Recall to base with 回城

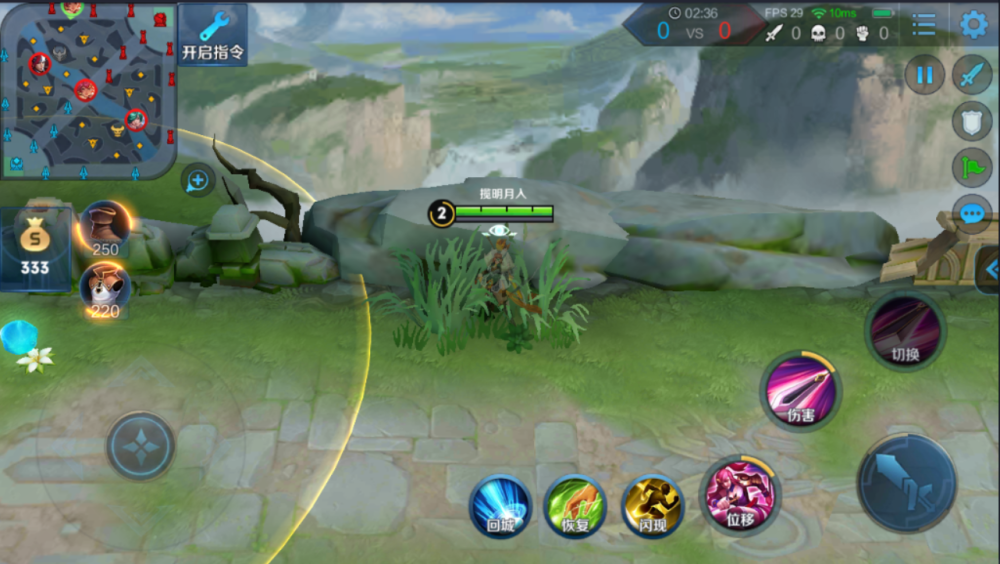(x=500, y=506)
